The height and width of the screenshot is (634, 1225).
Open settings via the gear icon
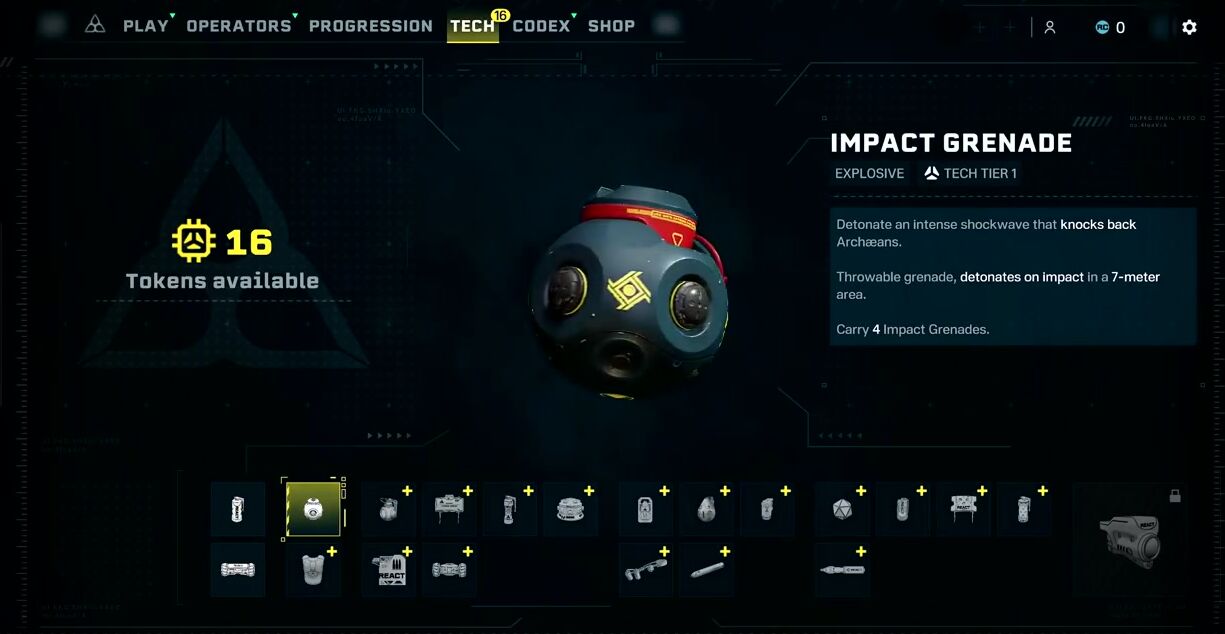(x=1189, y=27)
